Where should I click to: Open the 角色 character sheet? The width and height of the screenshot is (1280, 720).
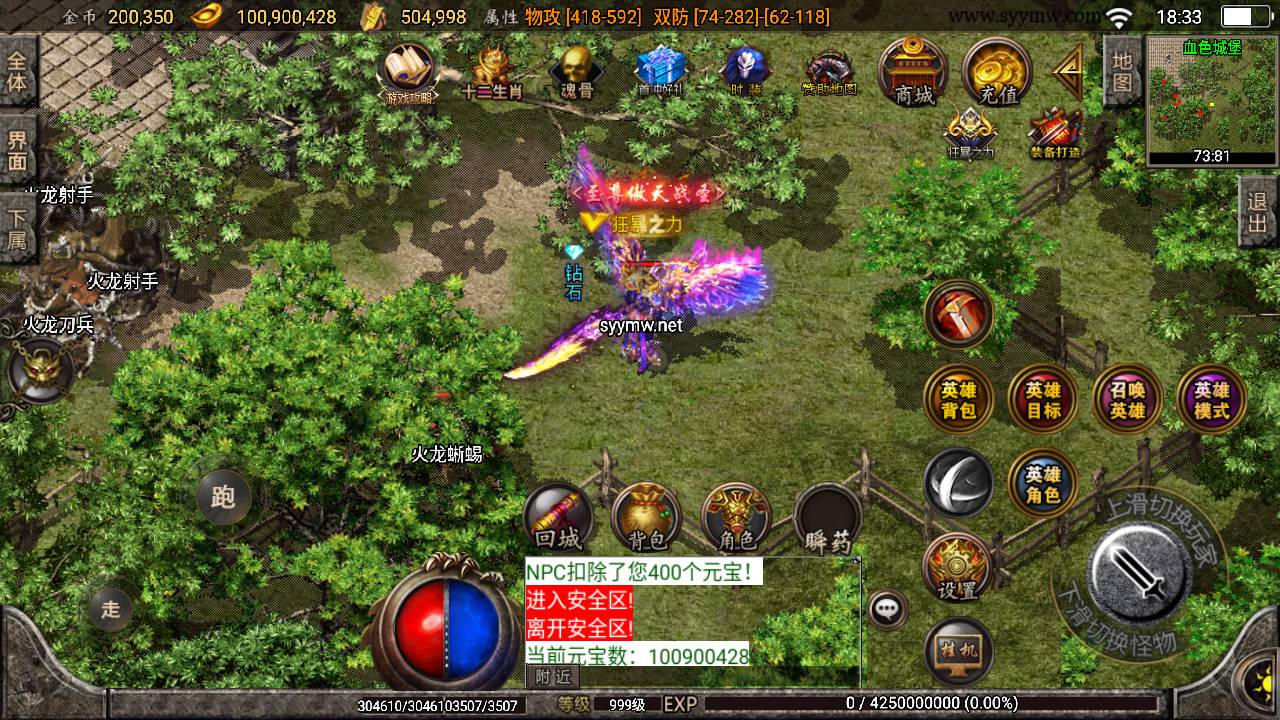(x=736, y=518)
